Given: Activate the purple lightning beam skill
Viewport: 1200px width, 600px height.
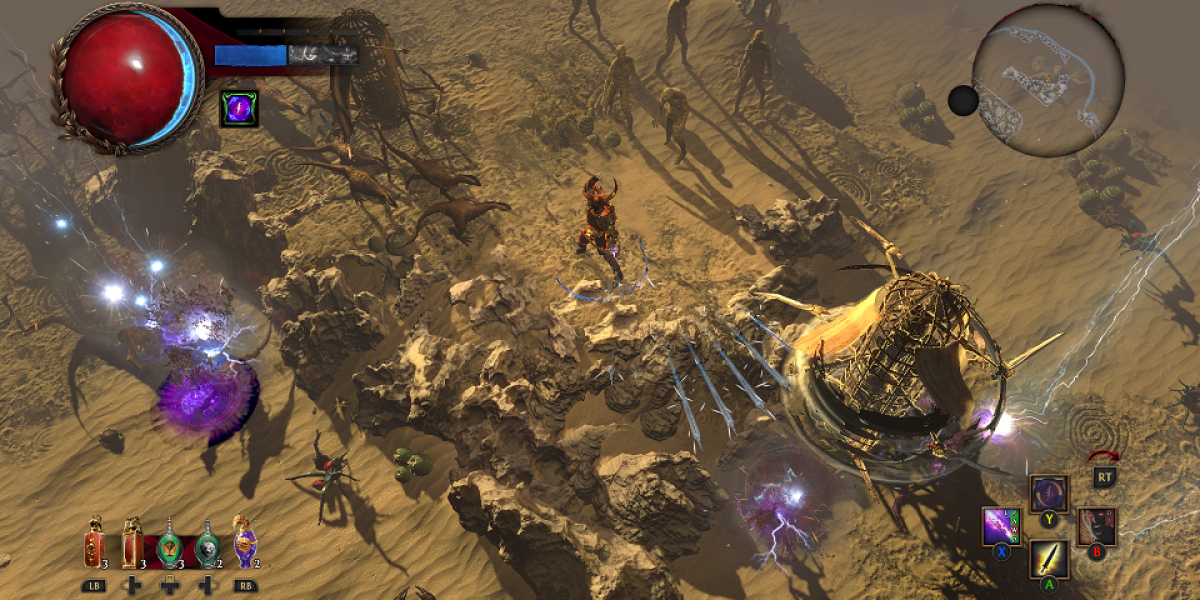Looking at the screenshot, I should pyautogui.click(x=1001, y=525).
